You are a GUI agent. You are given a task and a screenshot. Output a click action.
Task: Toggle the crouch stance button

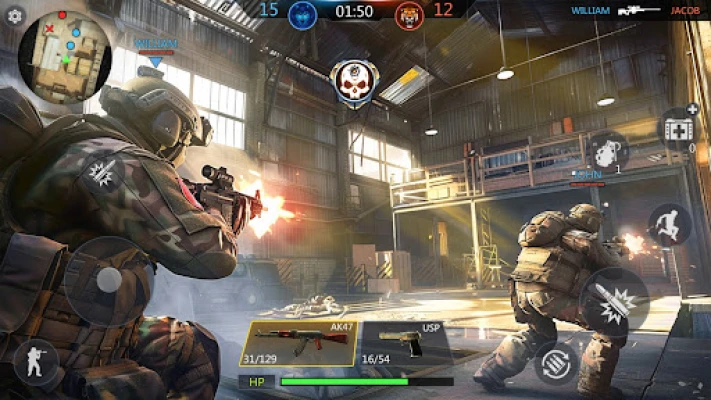[x=35, y=360]
